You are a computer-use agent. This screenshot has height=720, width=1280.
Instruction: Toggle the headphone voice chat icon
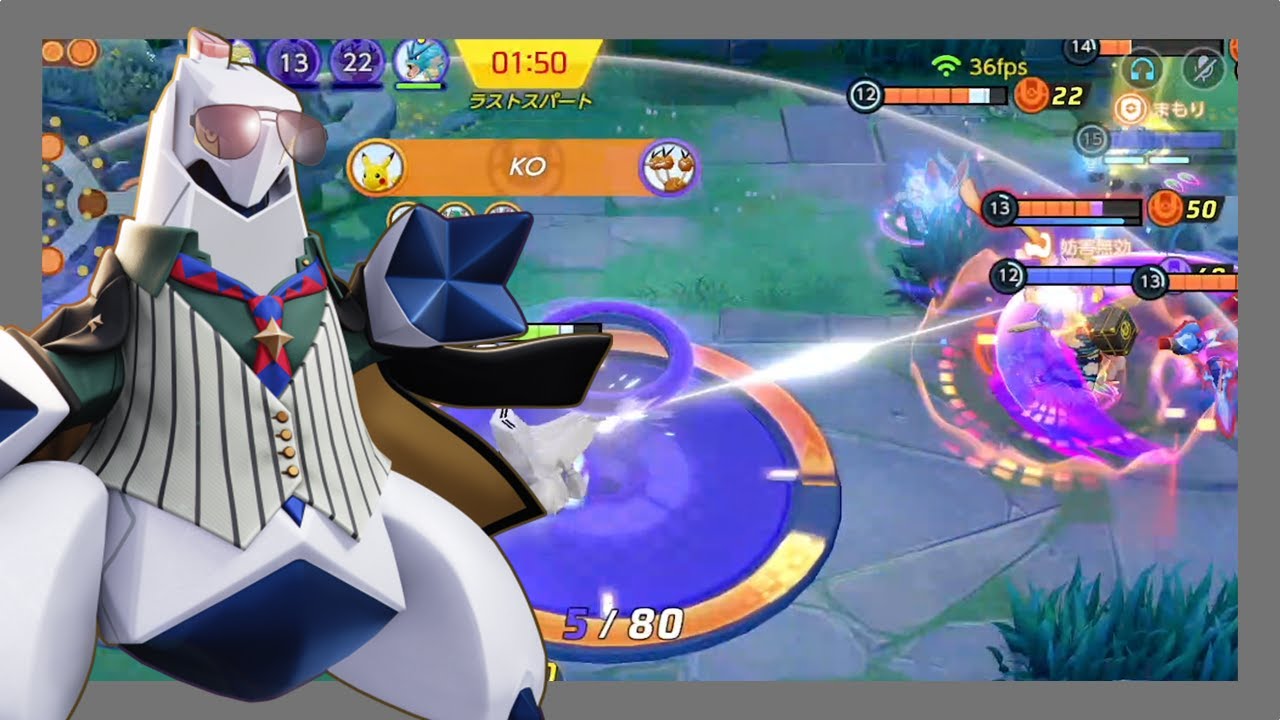click(1142, 68)
